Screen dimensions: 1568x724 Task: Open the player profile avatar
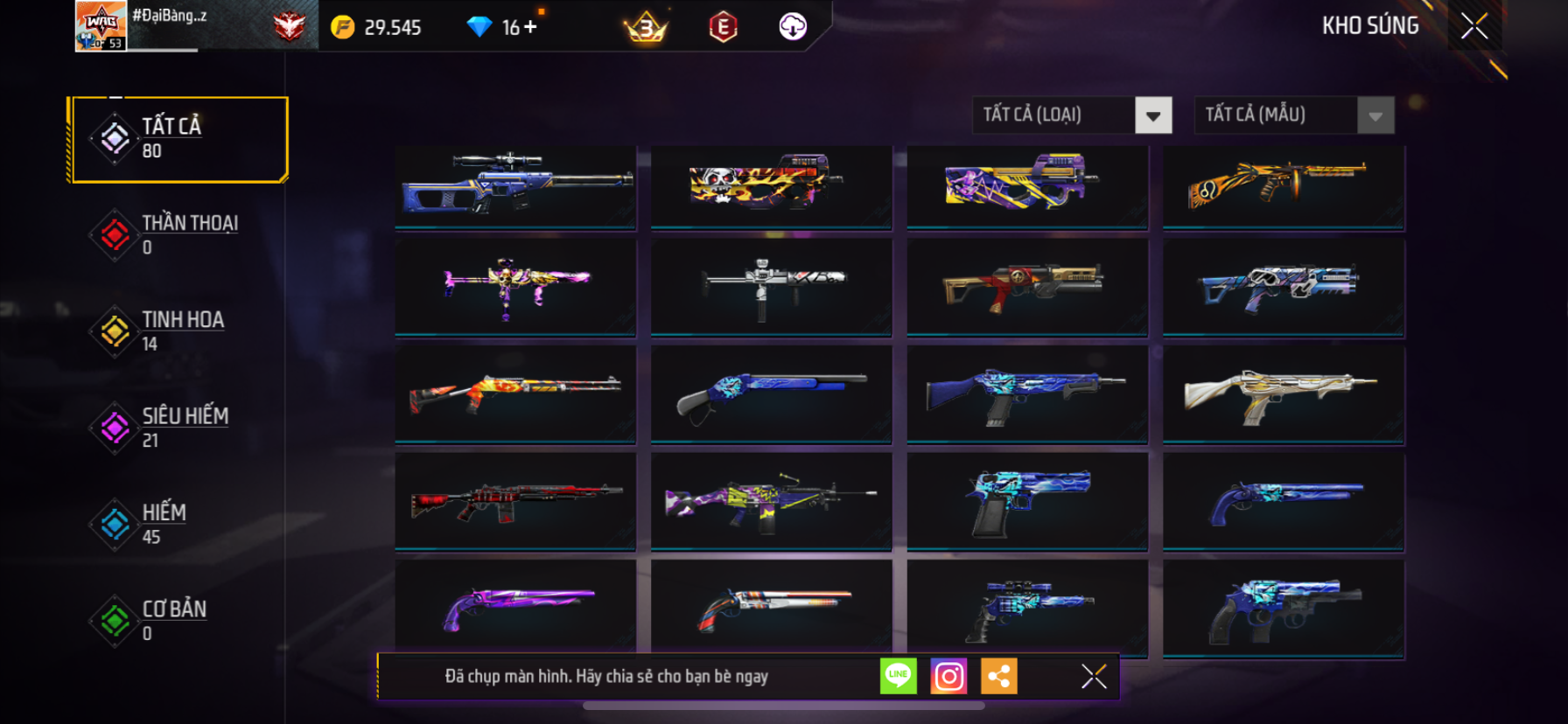tap(101, 26)
